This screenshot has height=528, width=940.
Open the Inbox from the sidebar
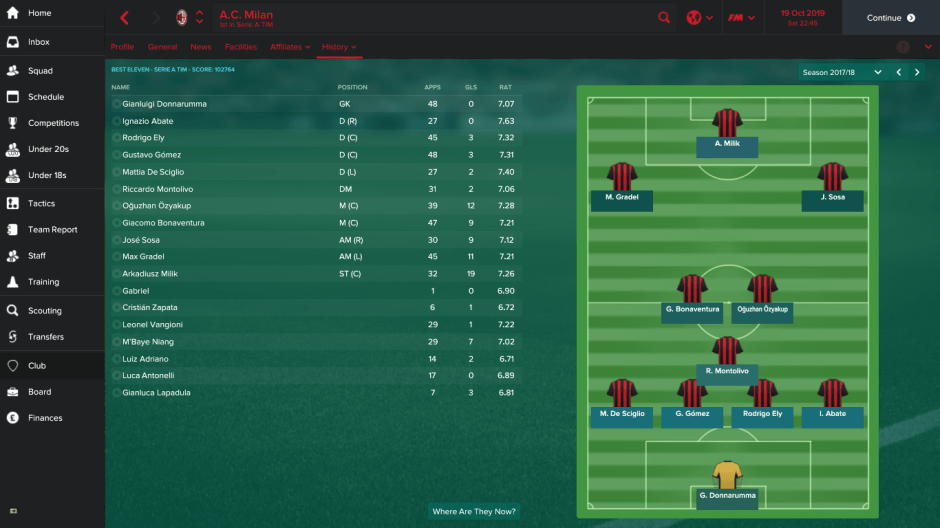click(38, 42)
